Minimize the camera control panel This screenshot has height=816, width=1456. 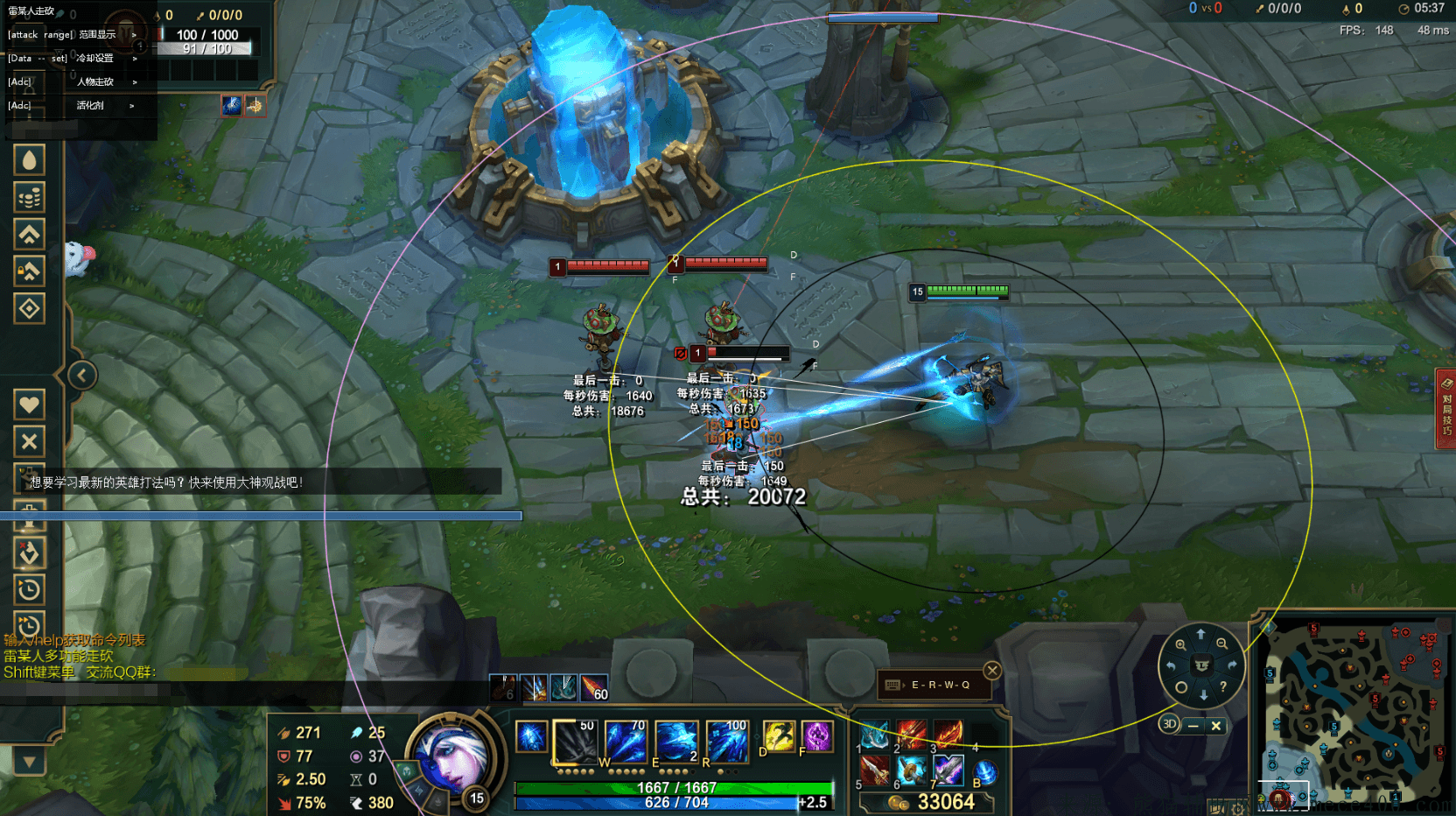click(1193, 726)
